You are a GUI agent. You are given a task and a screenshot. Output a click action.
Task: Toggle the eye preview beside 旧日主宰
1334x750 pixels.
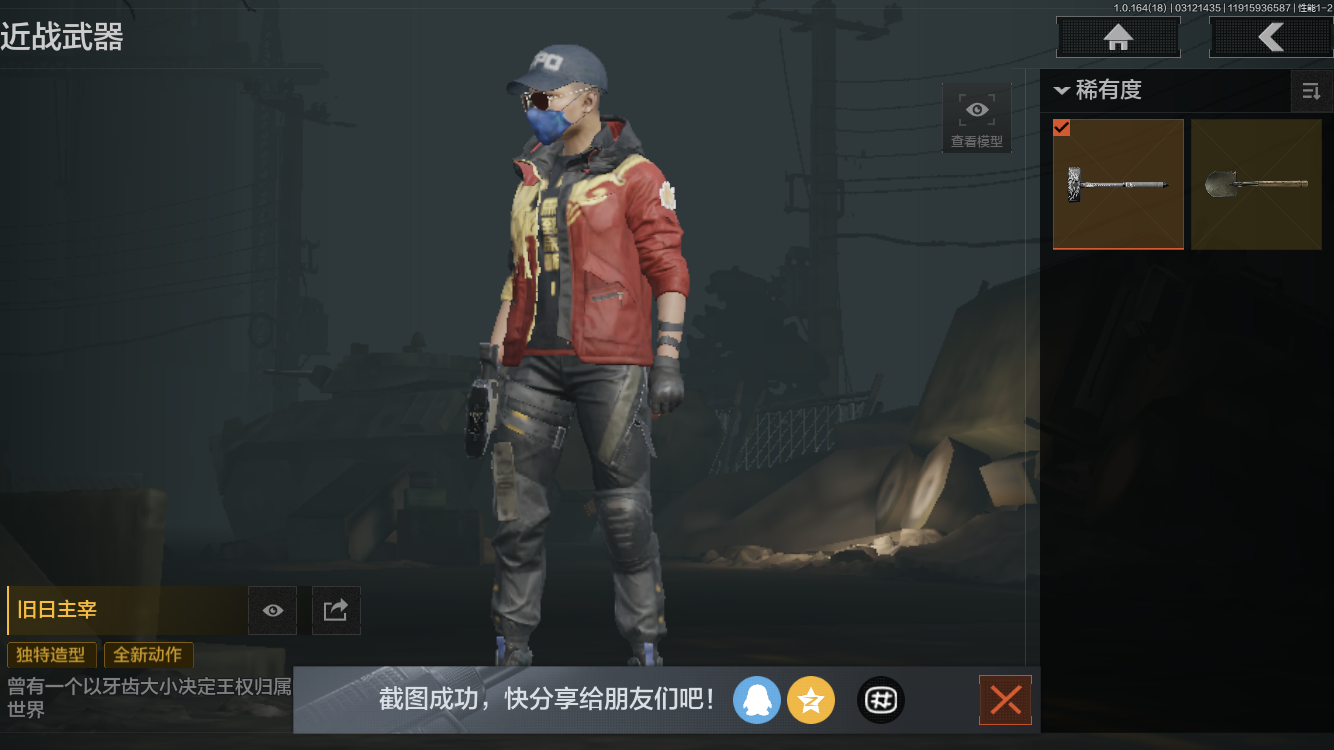(x=272, y=610)
